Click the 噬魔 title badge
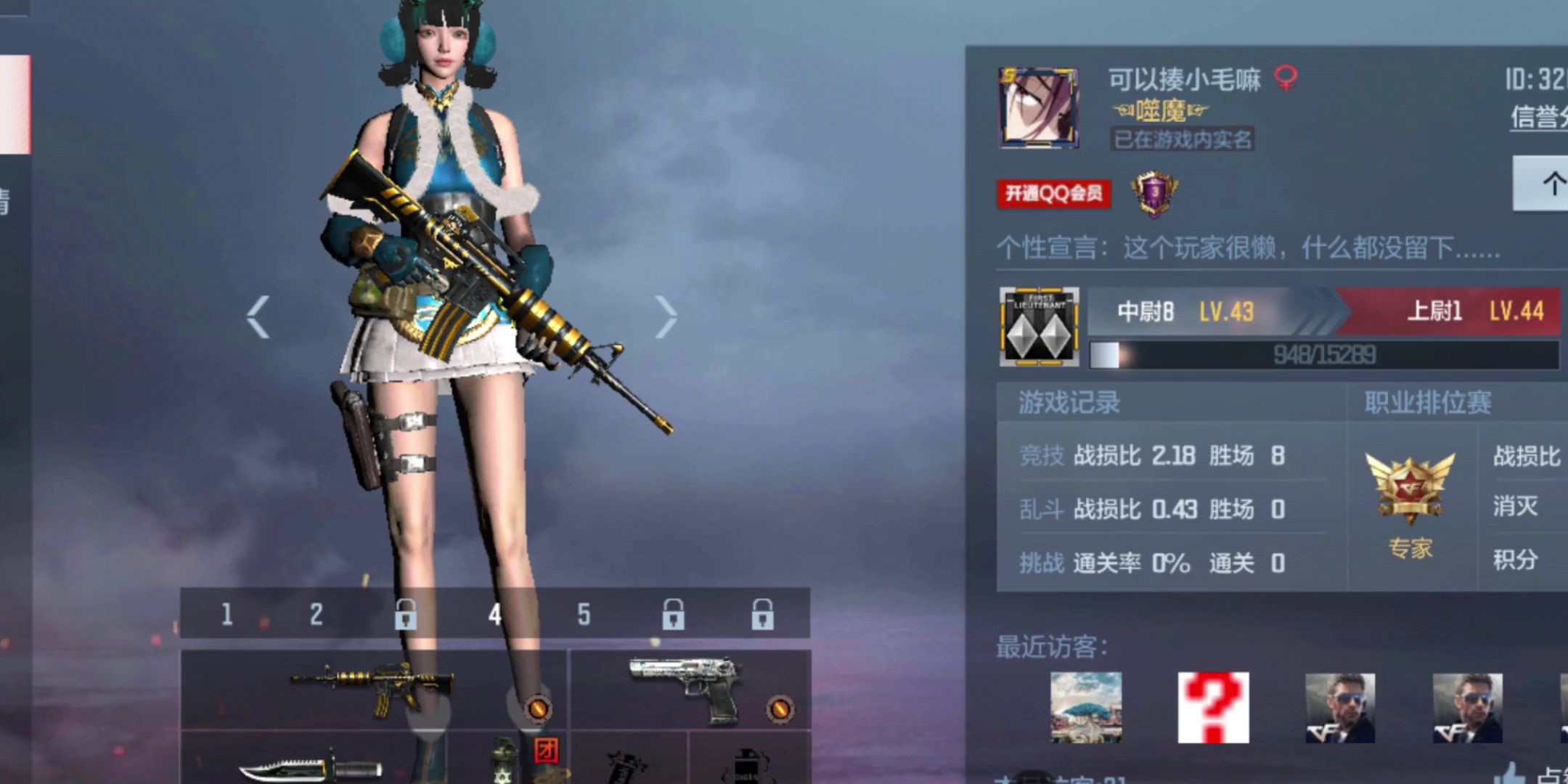The height and width of the screenshot is (784, 1568). pyautogui.click(x=1160, y=111)
